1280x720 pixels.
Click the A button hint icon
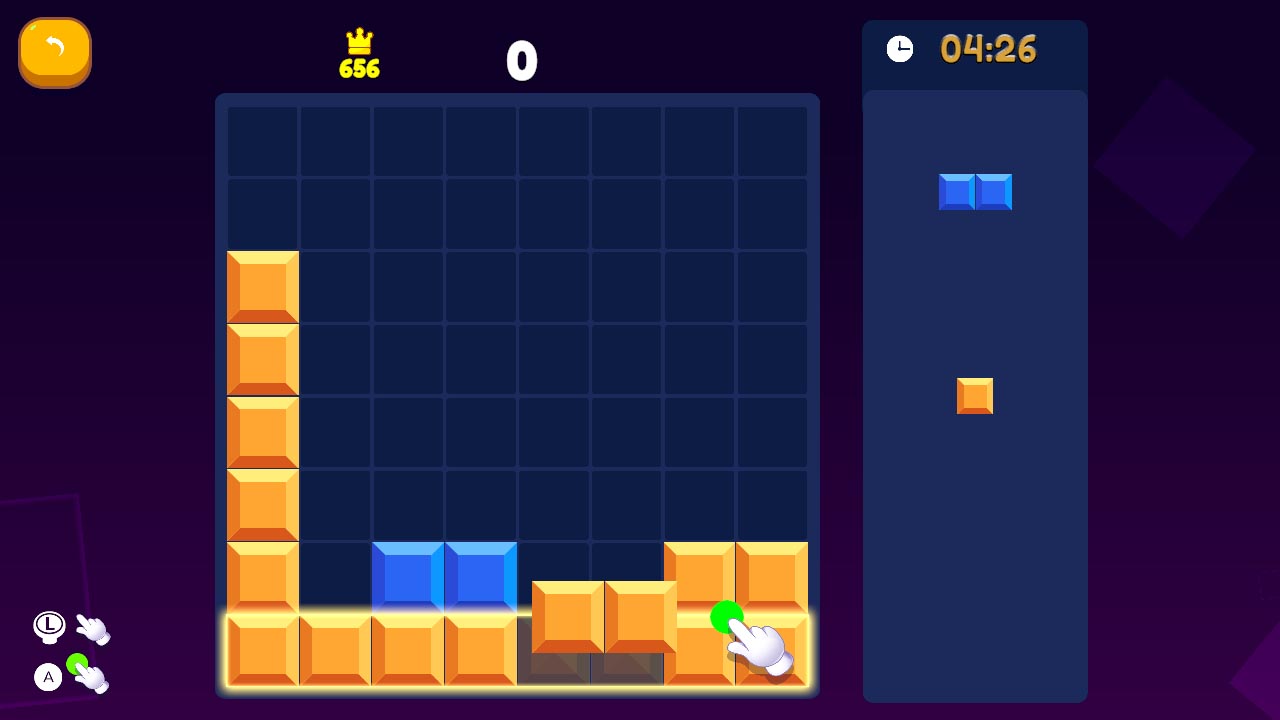click(48, 677)
